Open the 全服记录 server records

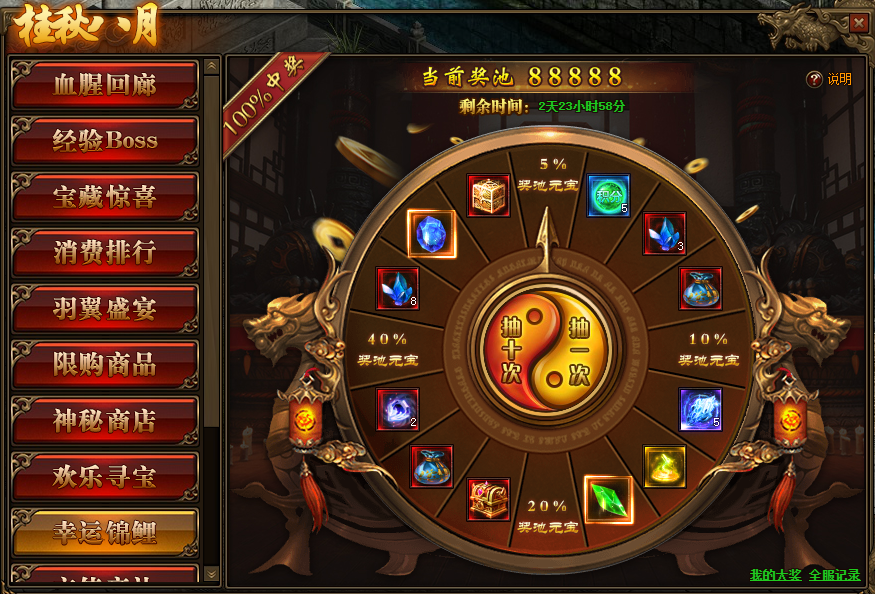835,575
